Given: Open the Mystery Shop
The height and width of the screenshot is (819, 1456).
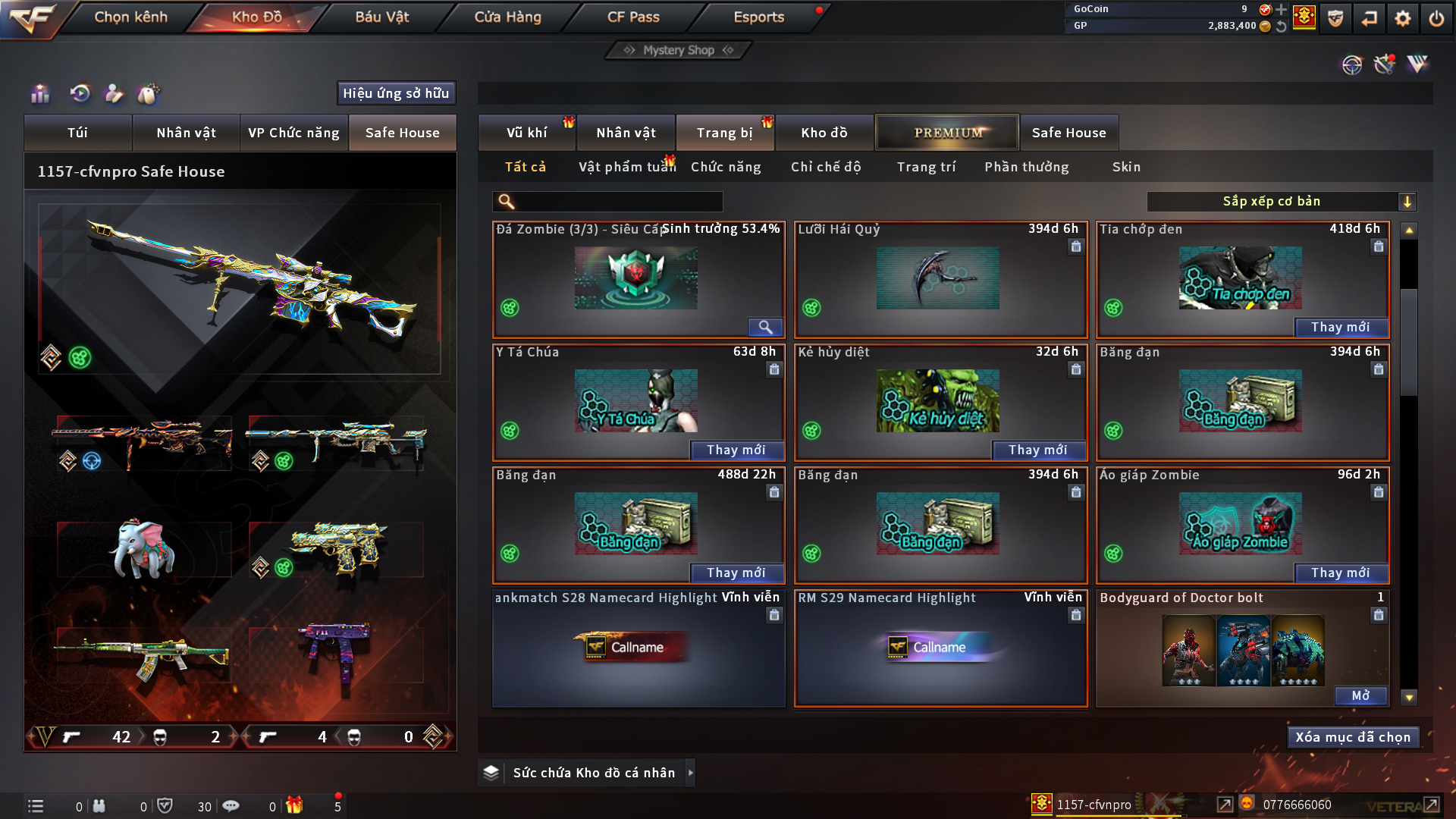Looking at the screenshot, I should 678,50.
